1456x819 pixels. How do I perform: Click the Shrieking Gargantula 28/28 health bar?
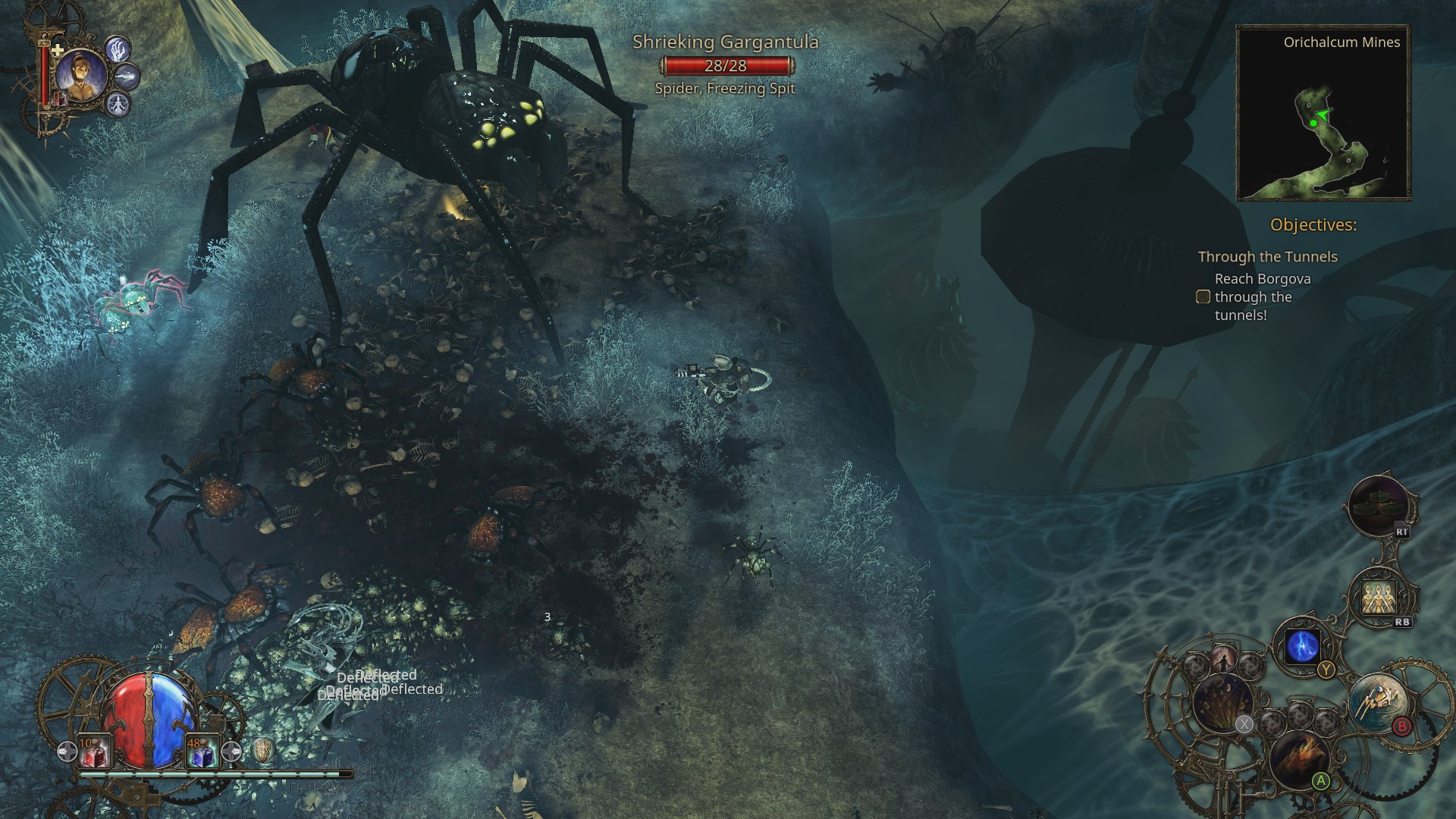tap(726, 66)
